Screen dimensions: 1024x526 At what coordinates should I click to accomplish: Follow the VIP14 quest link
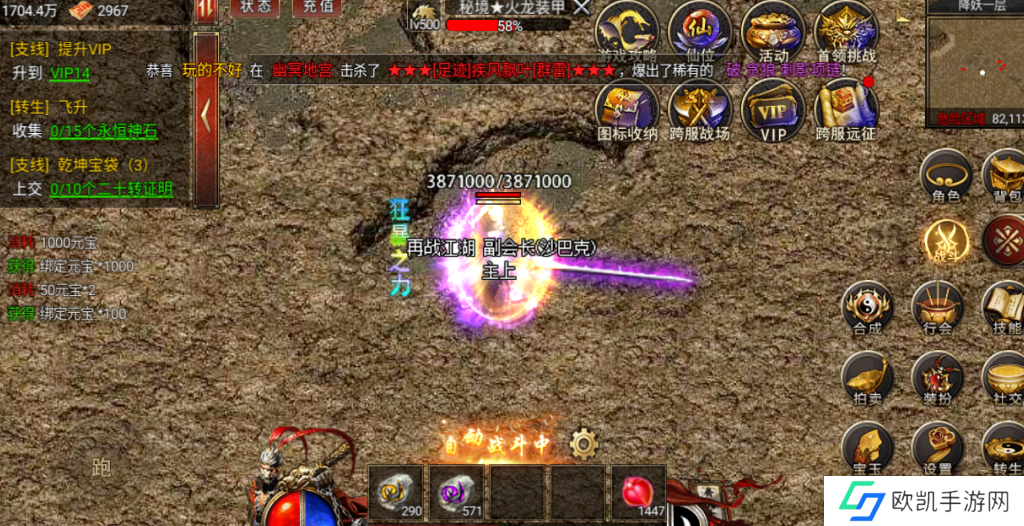(x=70, y=73)
